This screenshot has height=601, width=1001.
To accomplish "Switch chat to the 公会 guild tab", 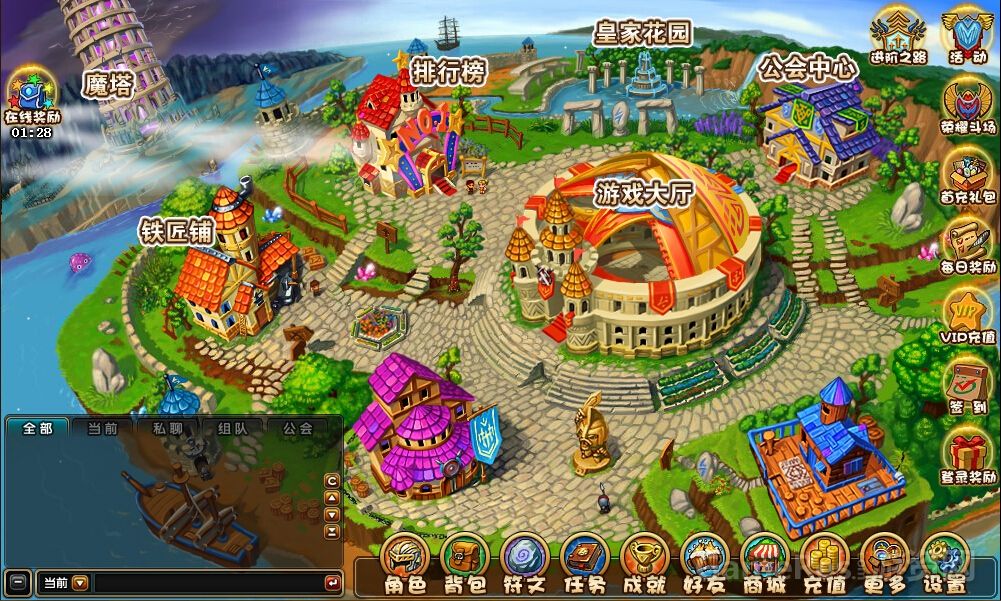I will click(297, 428).
